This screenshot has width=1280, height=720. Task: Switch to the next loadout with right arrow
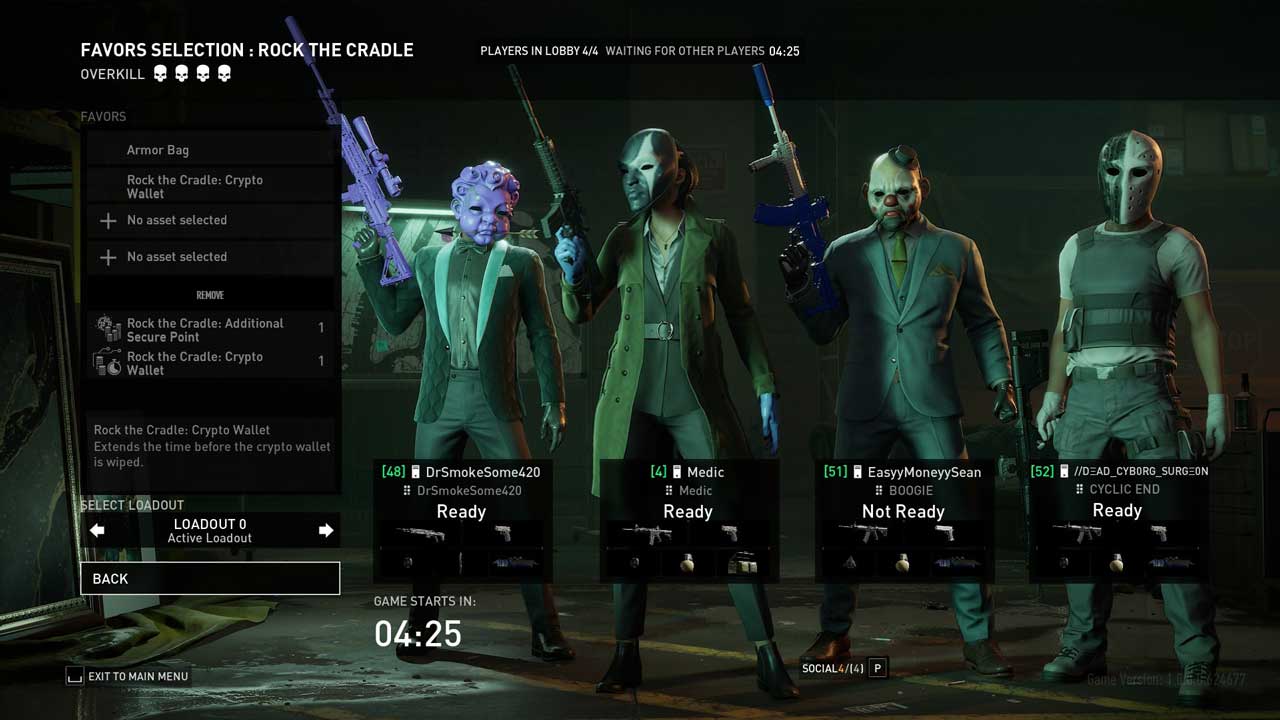click(x=325, y=530)
